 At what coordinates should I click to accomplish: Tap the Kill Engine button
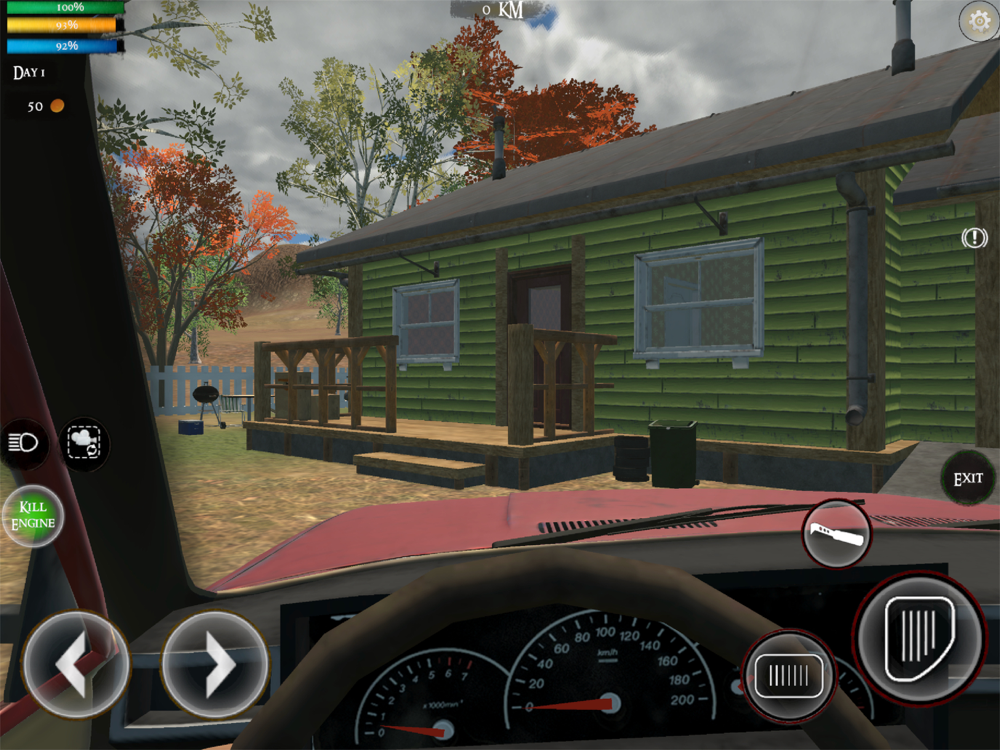pyautogui.click(x=33, y=516)
